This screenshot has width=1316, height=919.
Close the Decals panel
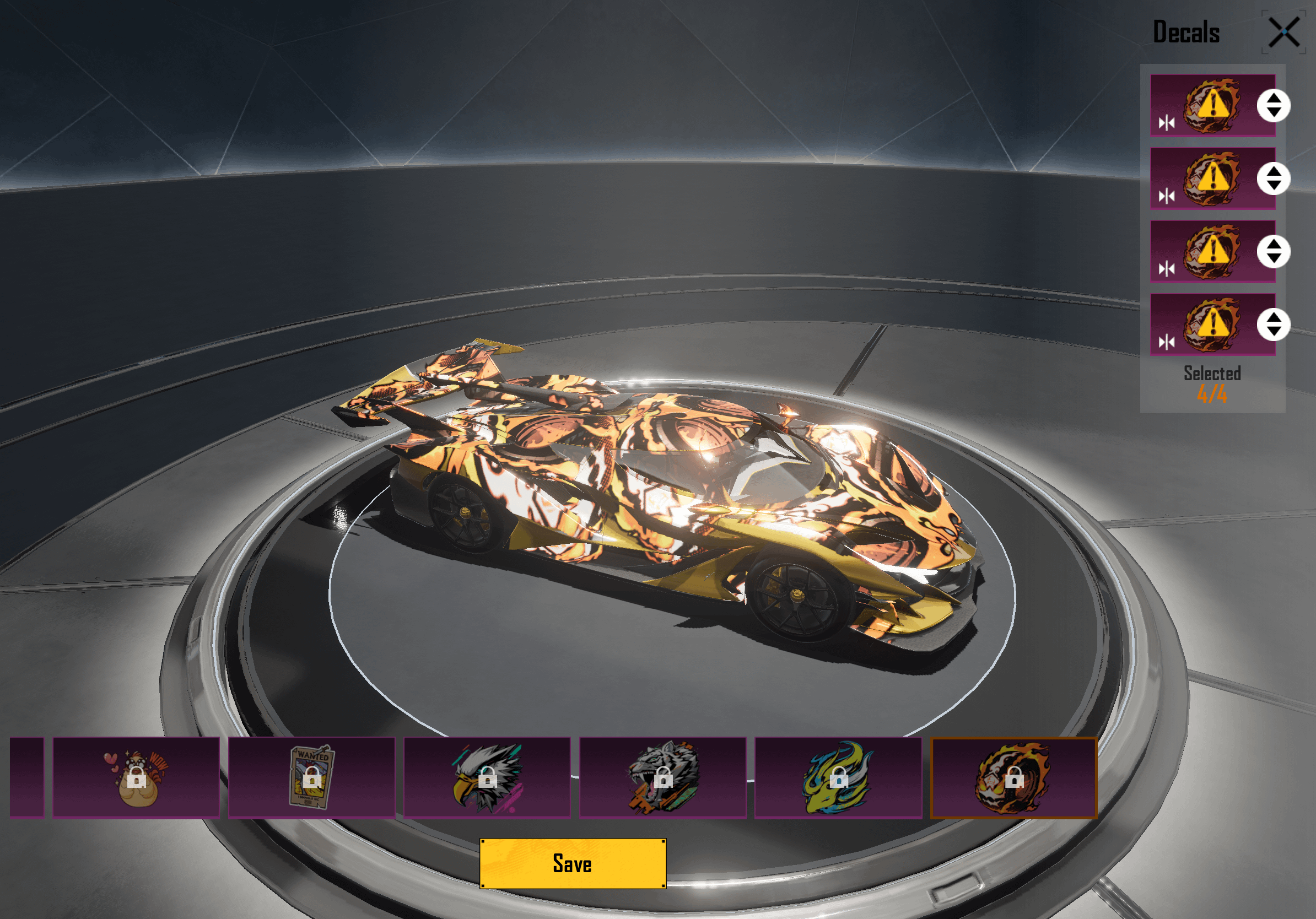point(1284,32)
